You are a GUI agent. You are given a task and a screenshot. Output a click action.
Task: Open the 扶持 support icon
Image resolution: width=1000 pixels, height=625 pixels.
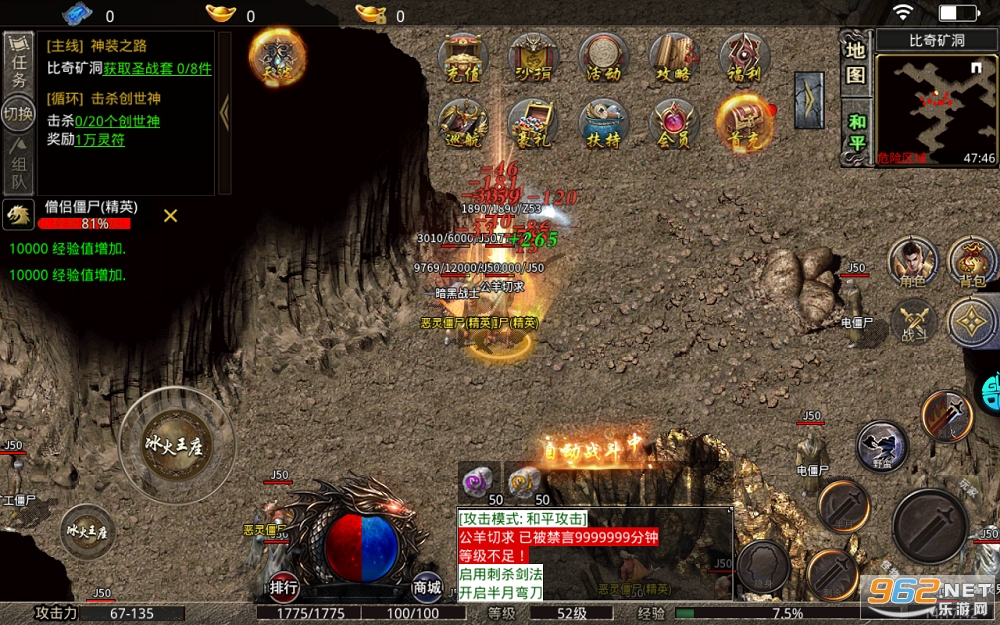click(x=603, y=124)
